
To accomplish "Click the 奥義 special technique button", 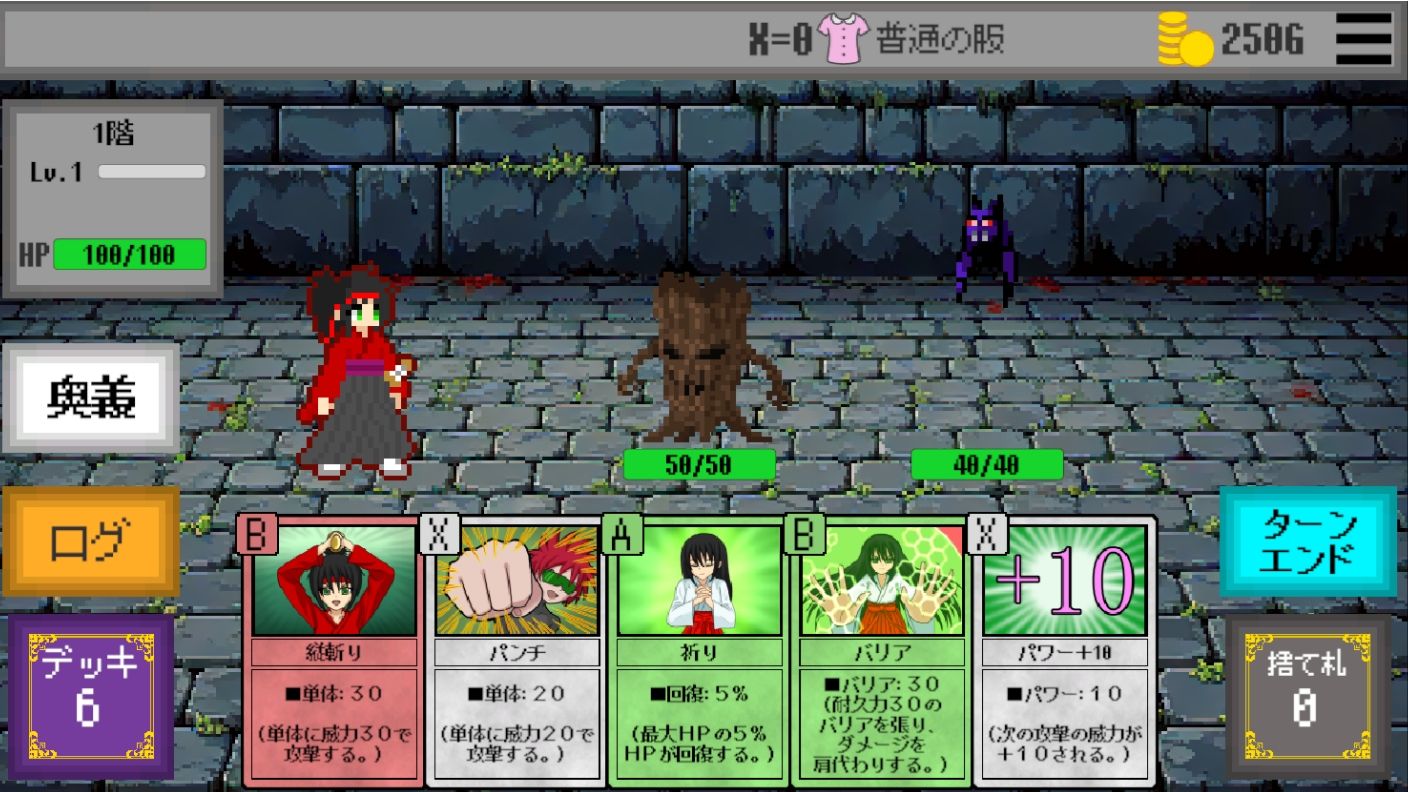I will click(x=91, y=396).
